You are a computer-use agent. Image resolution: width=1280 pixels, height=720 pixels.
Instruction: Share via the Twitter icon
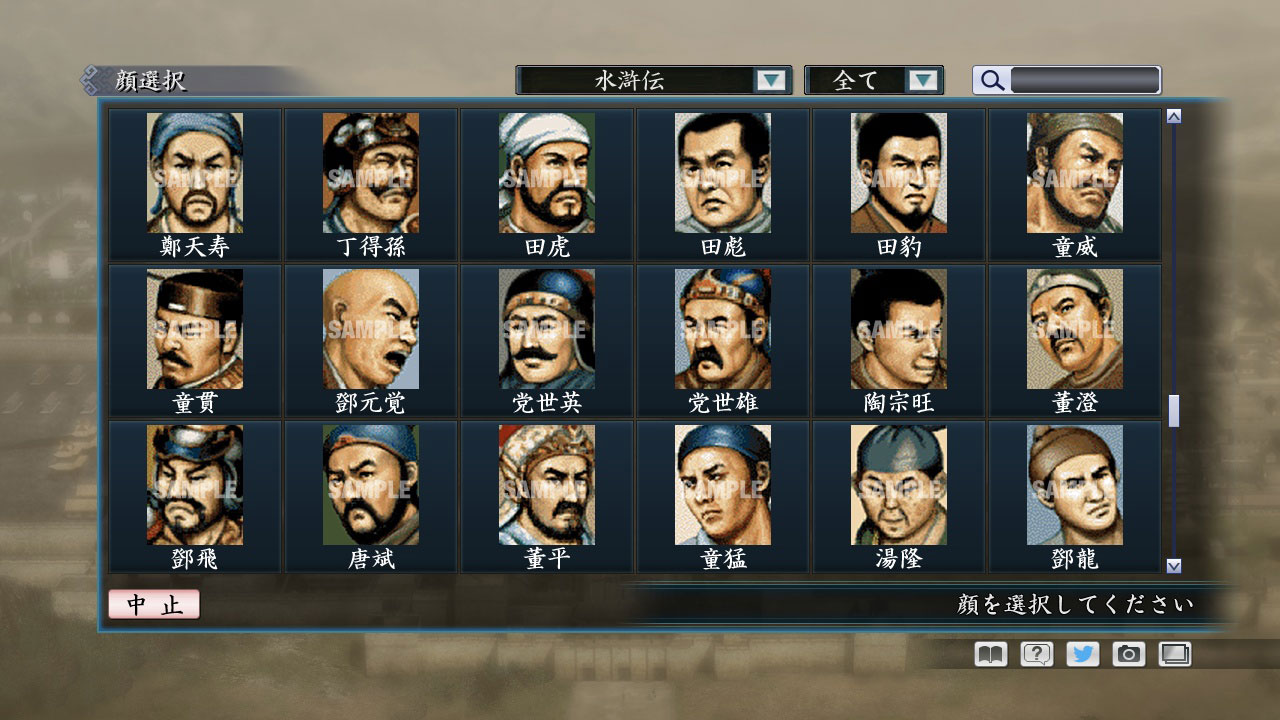tap(1081, 654)
